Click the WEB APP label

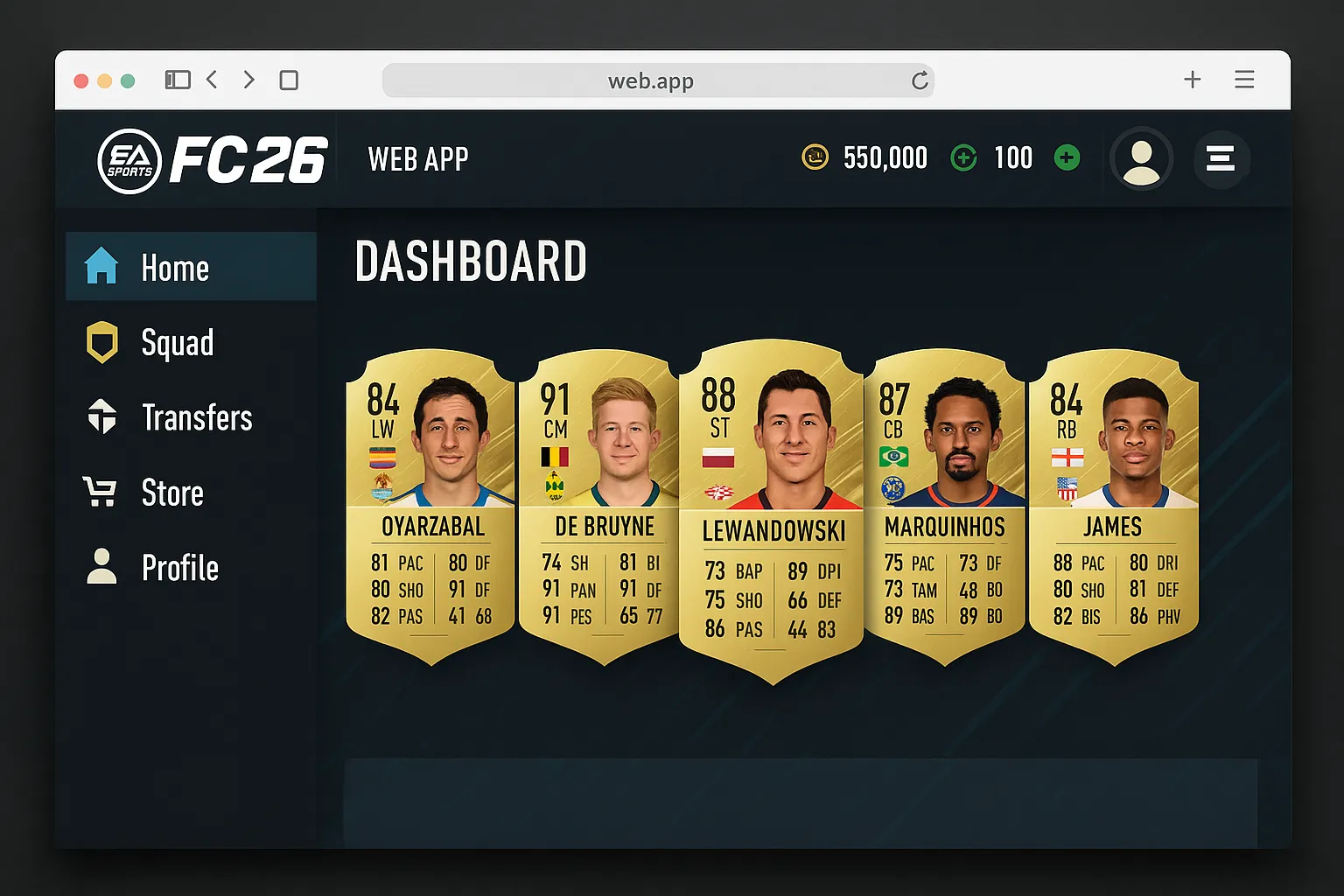[418, 159]
